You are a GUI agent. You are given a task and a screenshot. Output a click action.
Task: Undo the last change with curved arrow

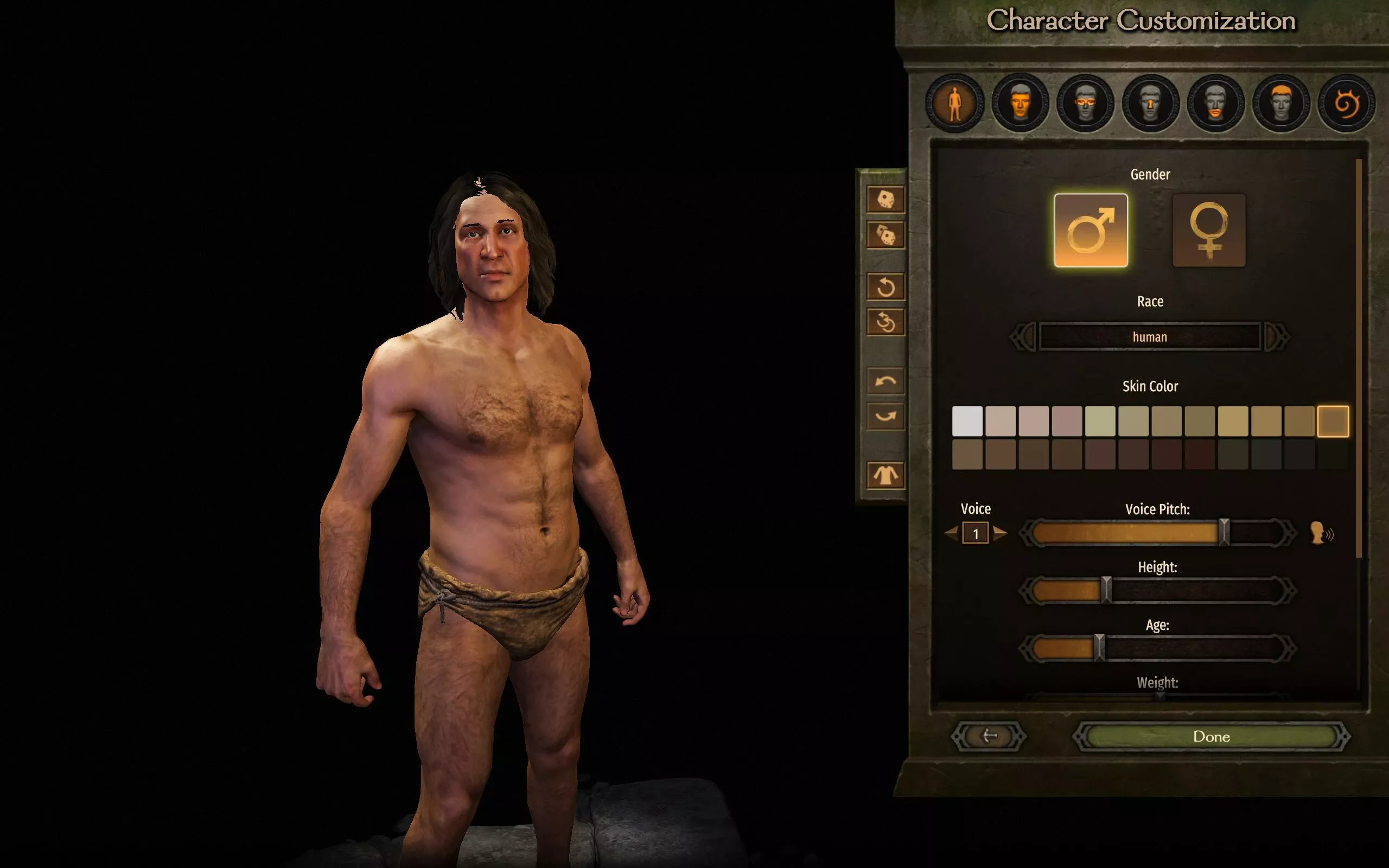[x=885, y=381]
